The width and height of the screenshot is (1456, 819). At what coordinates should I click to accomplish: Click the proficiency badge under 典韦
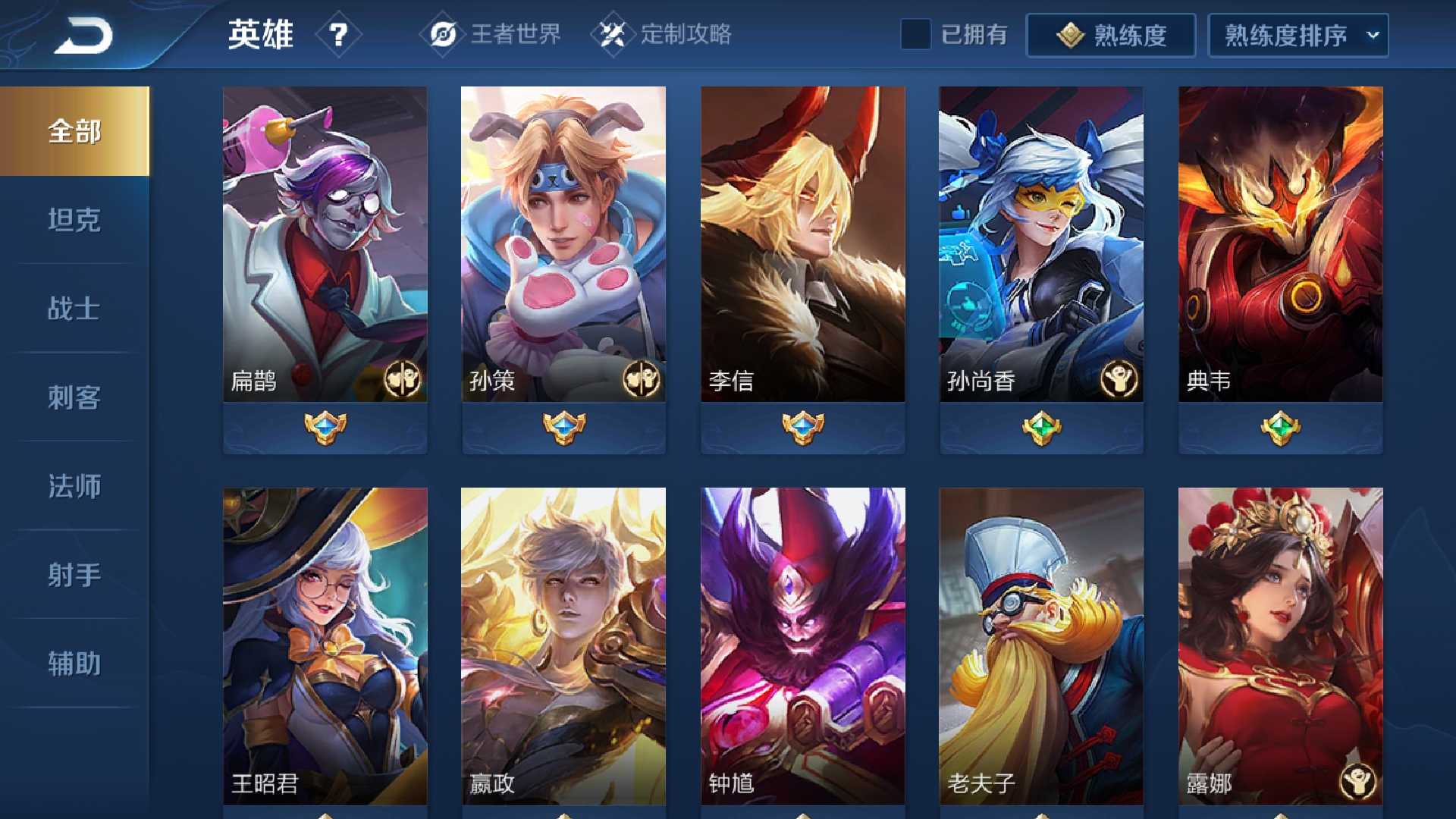click(1279, 427)
